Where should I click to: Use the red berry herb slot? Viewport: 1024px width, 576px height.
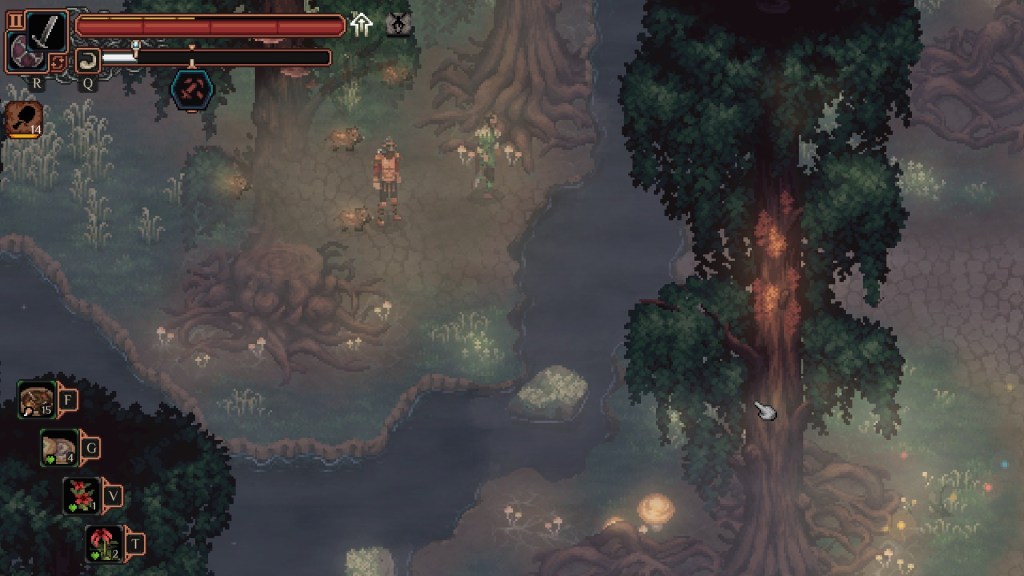(x=82, y=495)
